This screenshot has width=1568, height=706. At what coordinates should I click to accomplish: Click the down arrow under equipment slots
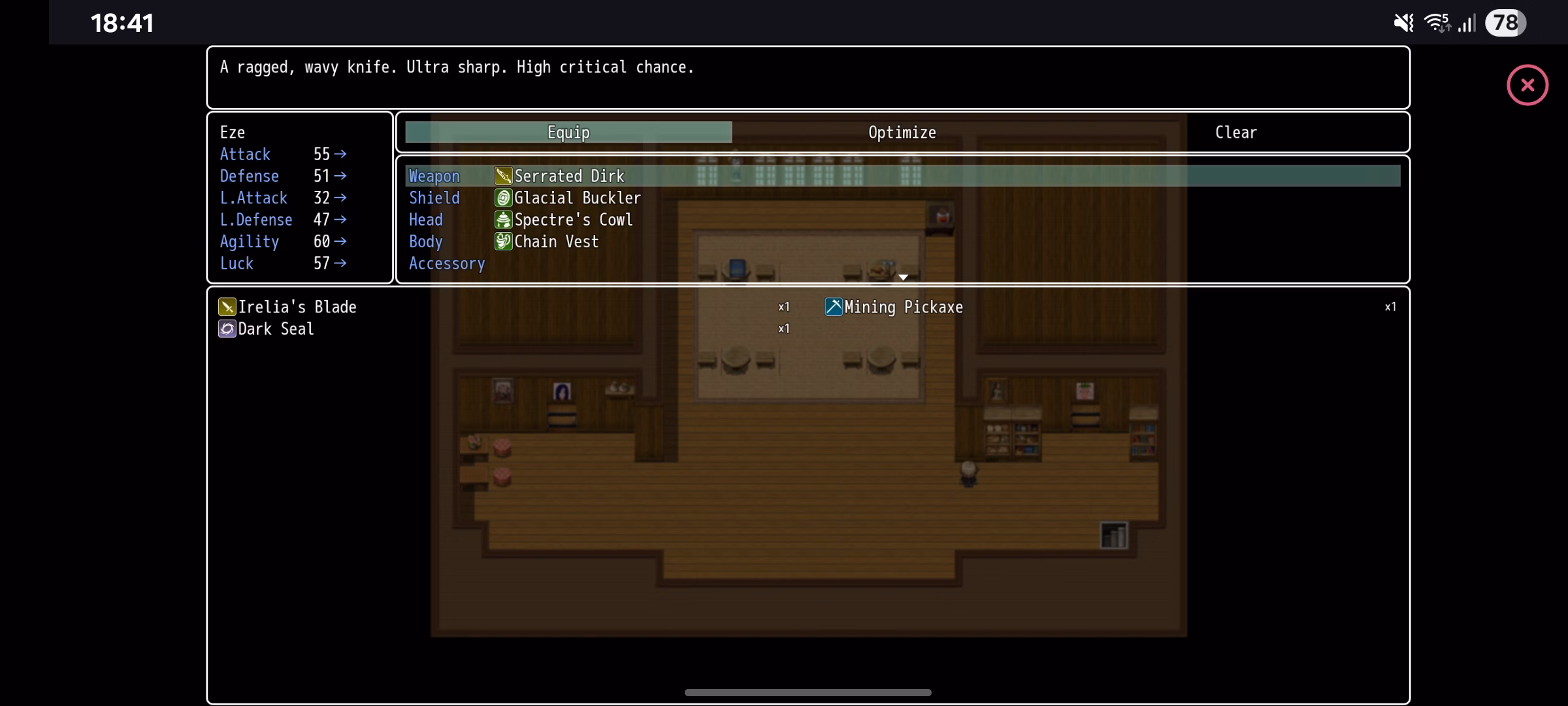903,277
